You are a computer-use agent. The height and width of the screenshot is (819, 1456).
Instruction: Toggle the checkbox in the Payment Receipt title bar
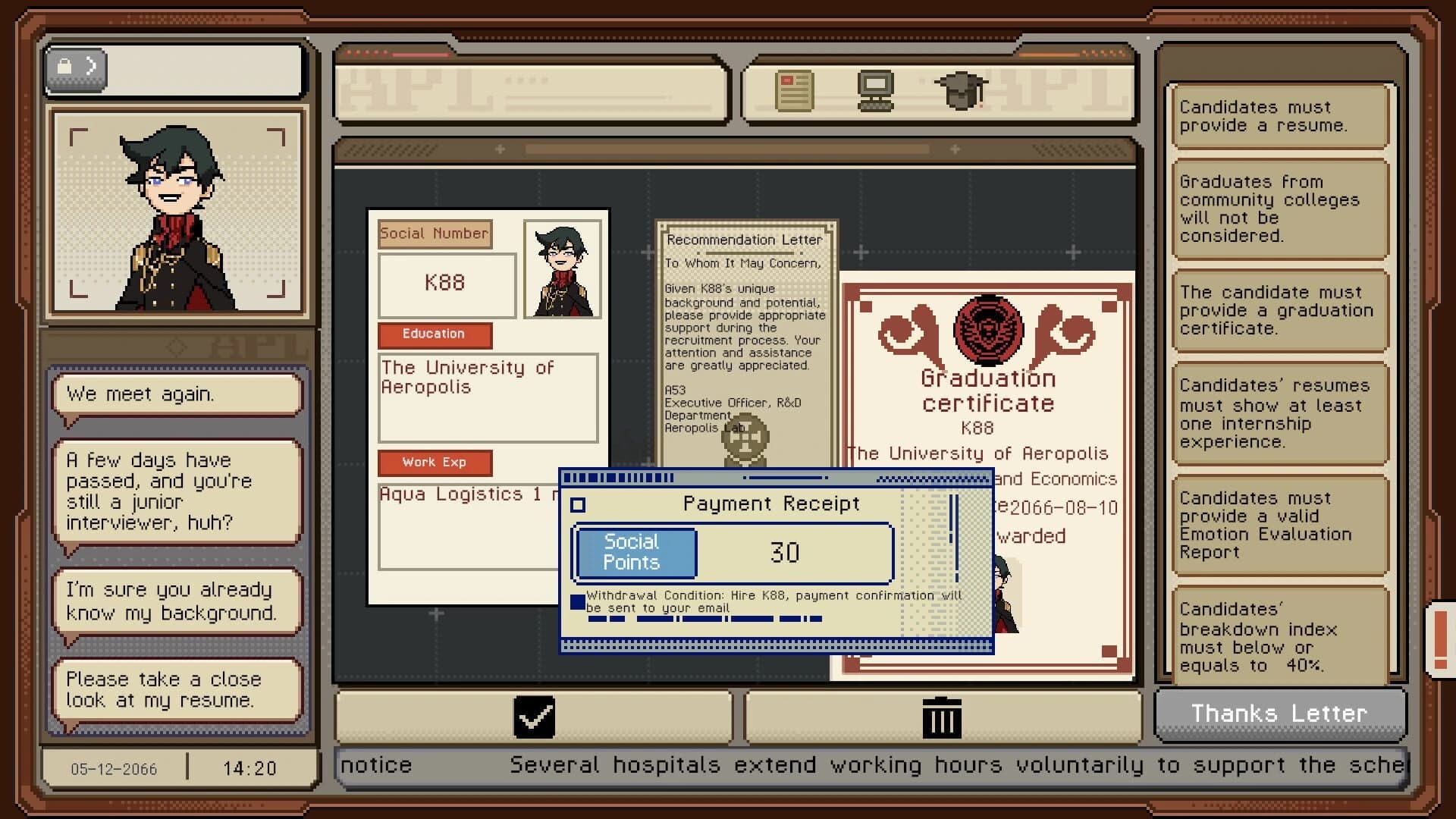[578, 504]
